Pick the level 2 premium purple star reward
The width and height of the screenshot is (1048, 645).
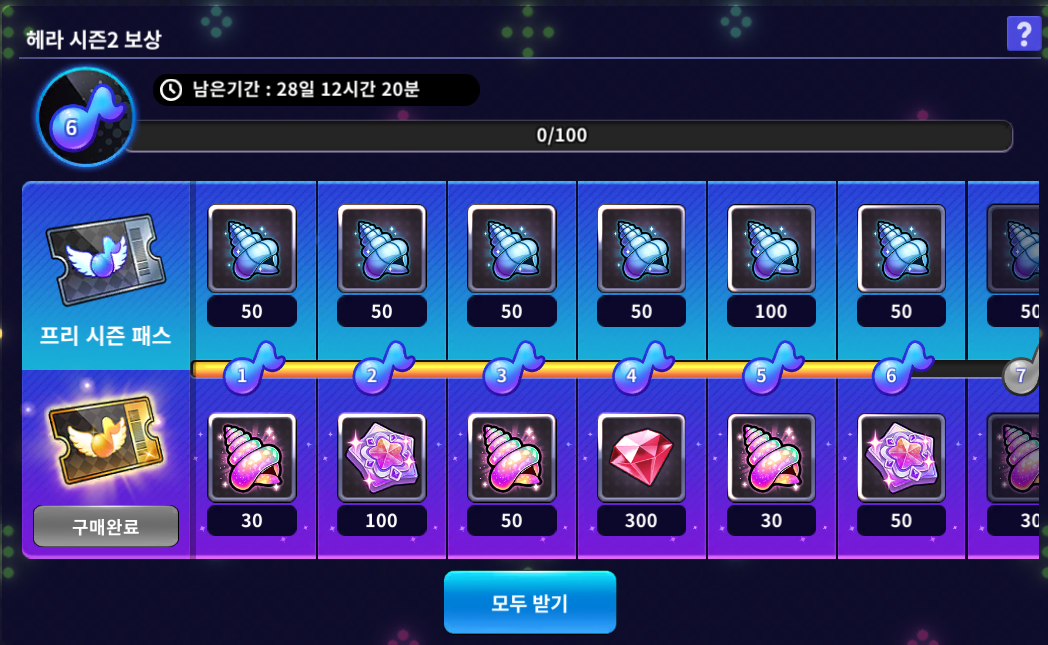(x=382, y=457)
